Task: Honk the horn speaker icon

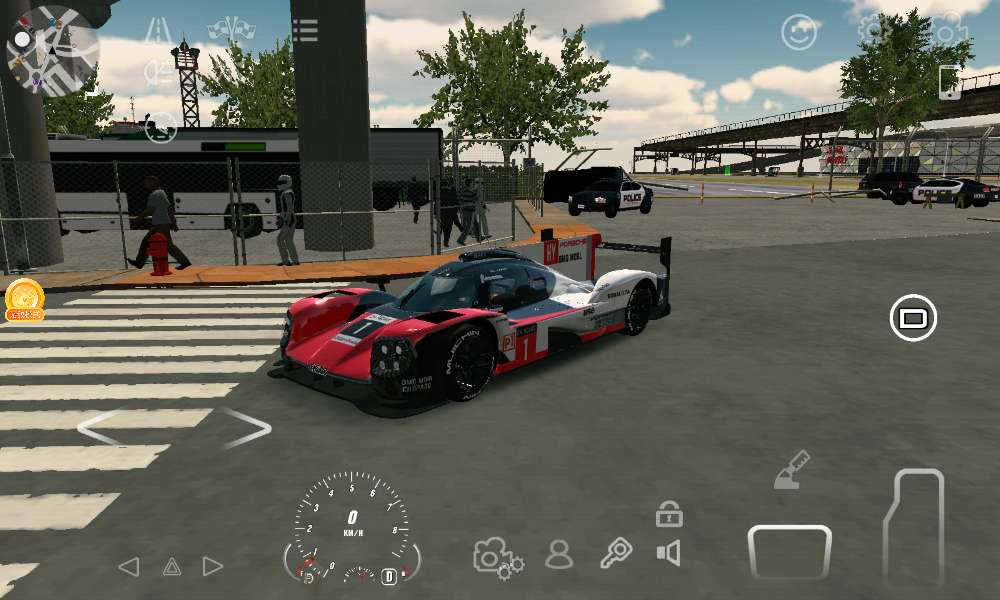Action: pyautogui.click(x=668, y=553)
